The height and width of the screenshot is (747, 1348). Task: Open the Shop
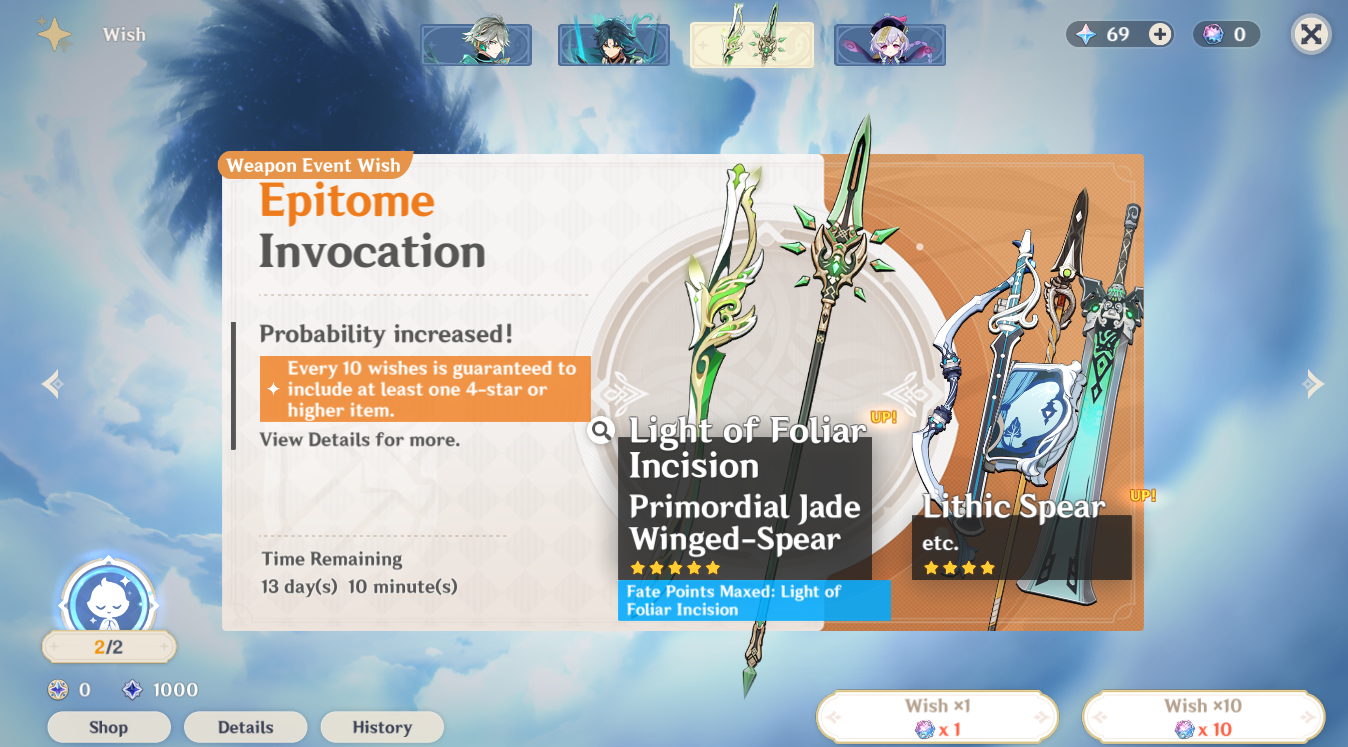(109, 727)
